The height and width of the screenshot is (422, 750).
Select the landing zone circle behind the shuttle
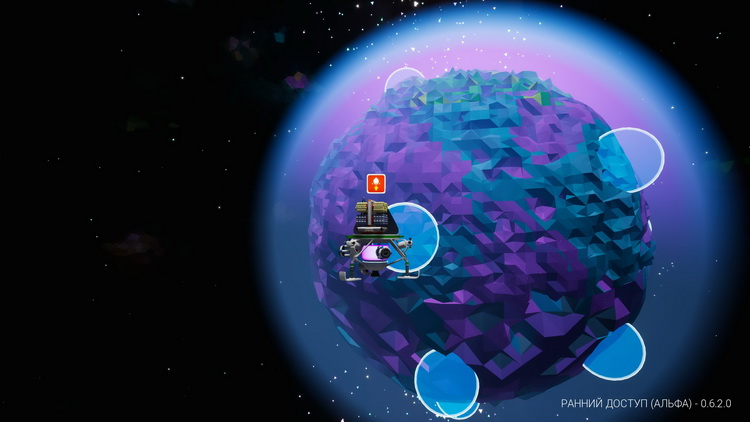pos(419,236)
